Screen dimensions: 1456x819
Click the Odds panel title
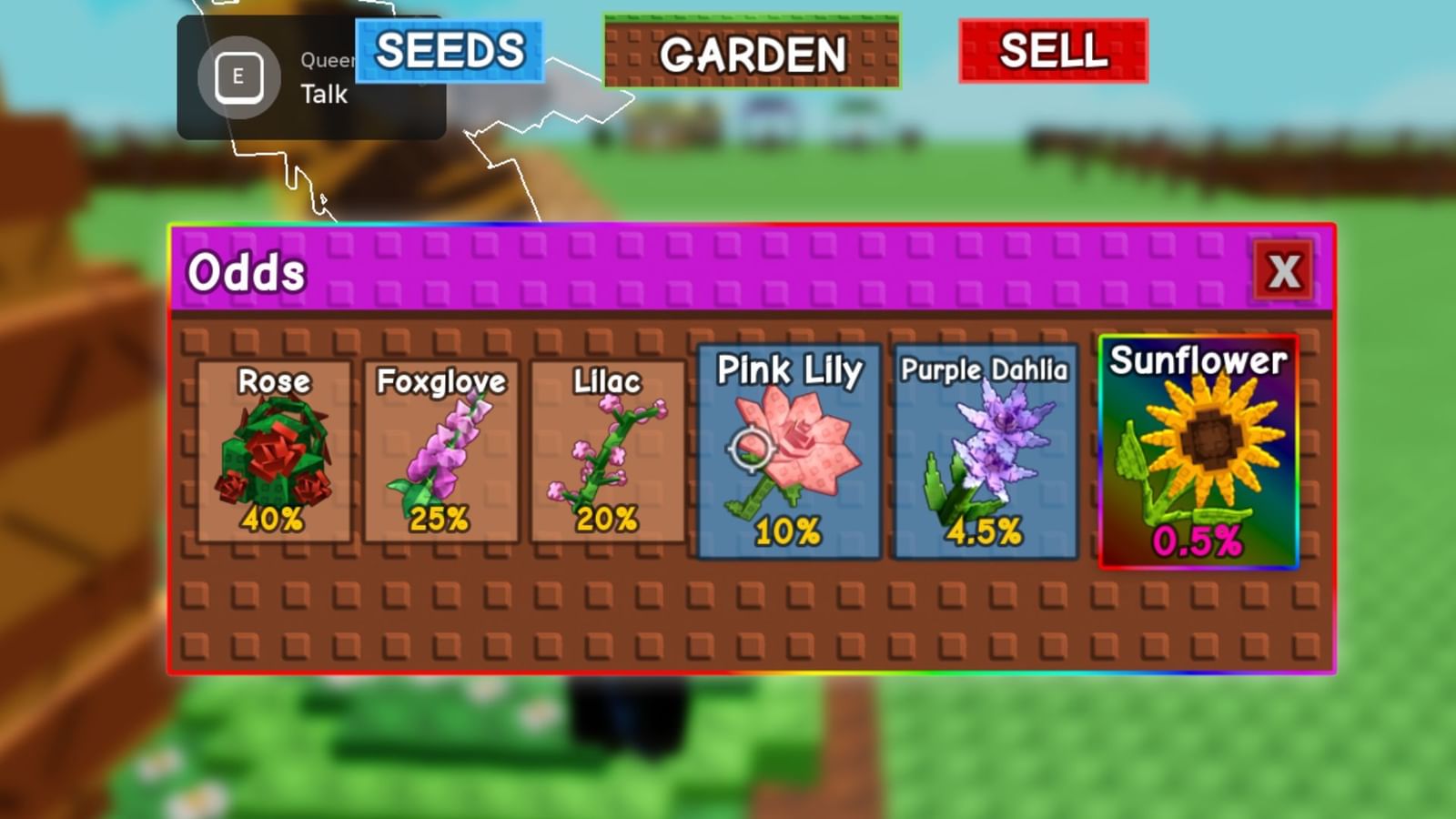[x=246, y=270]
